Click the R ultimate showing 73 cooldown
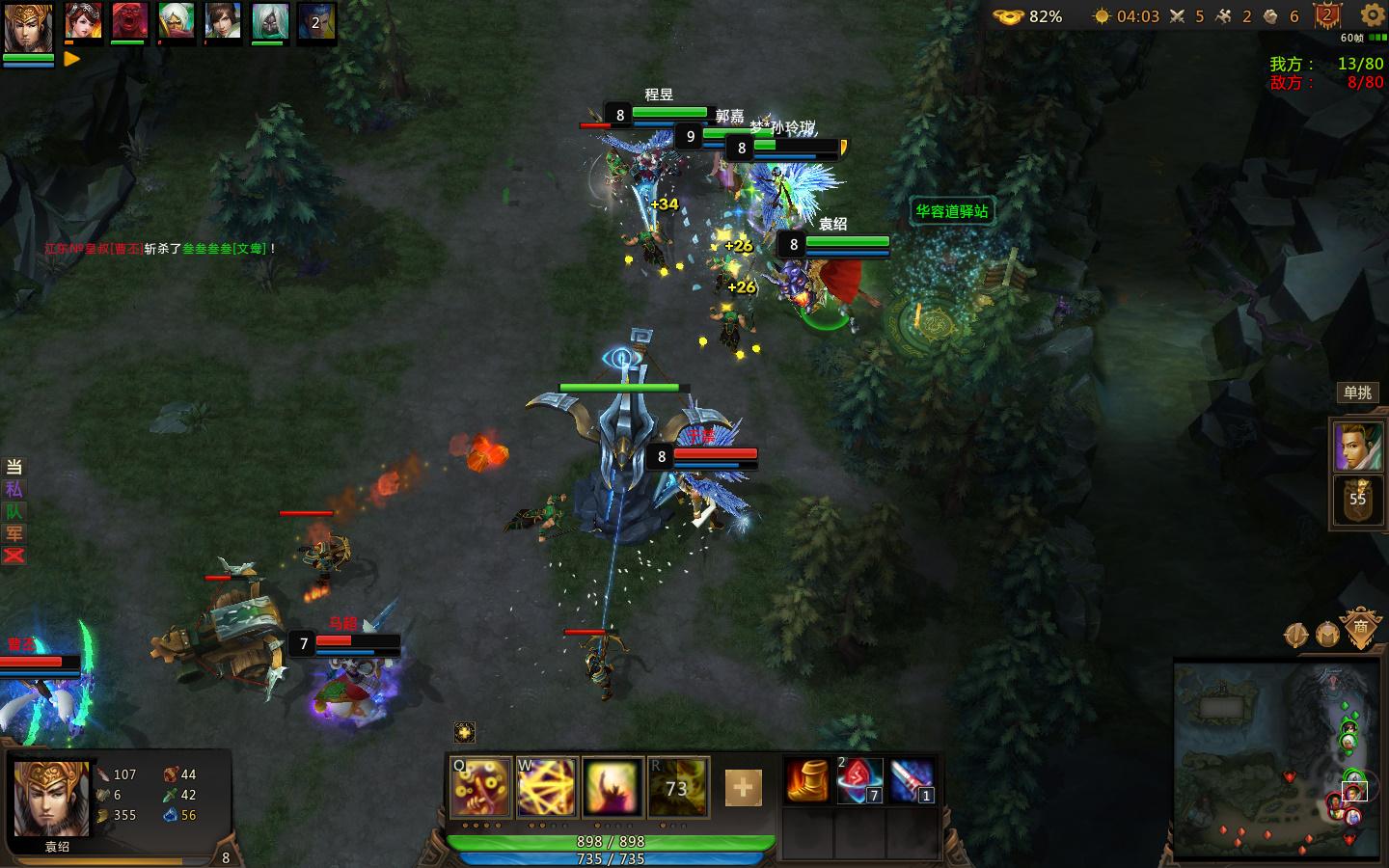The width and height of the screenshot is (1389, 868). [x=678, y=788]
